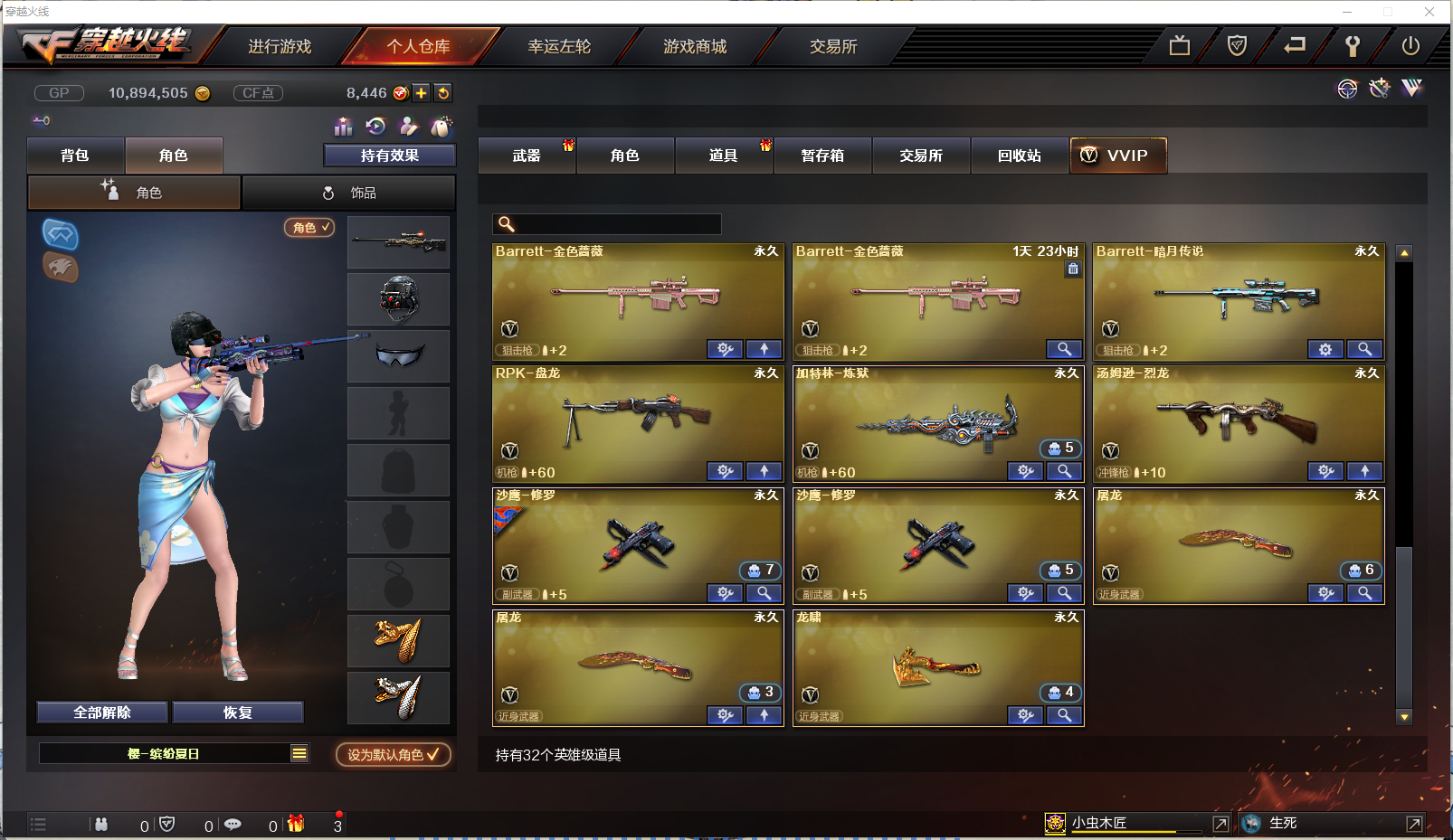This screenshot has height=840, width=1453.
Task: Click the inventory search input field
Action: coord(615,223)
